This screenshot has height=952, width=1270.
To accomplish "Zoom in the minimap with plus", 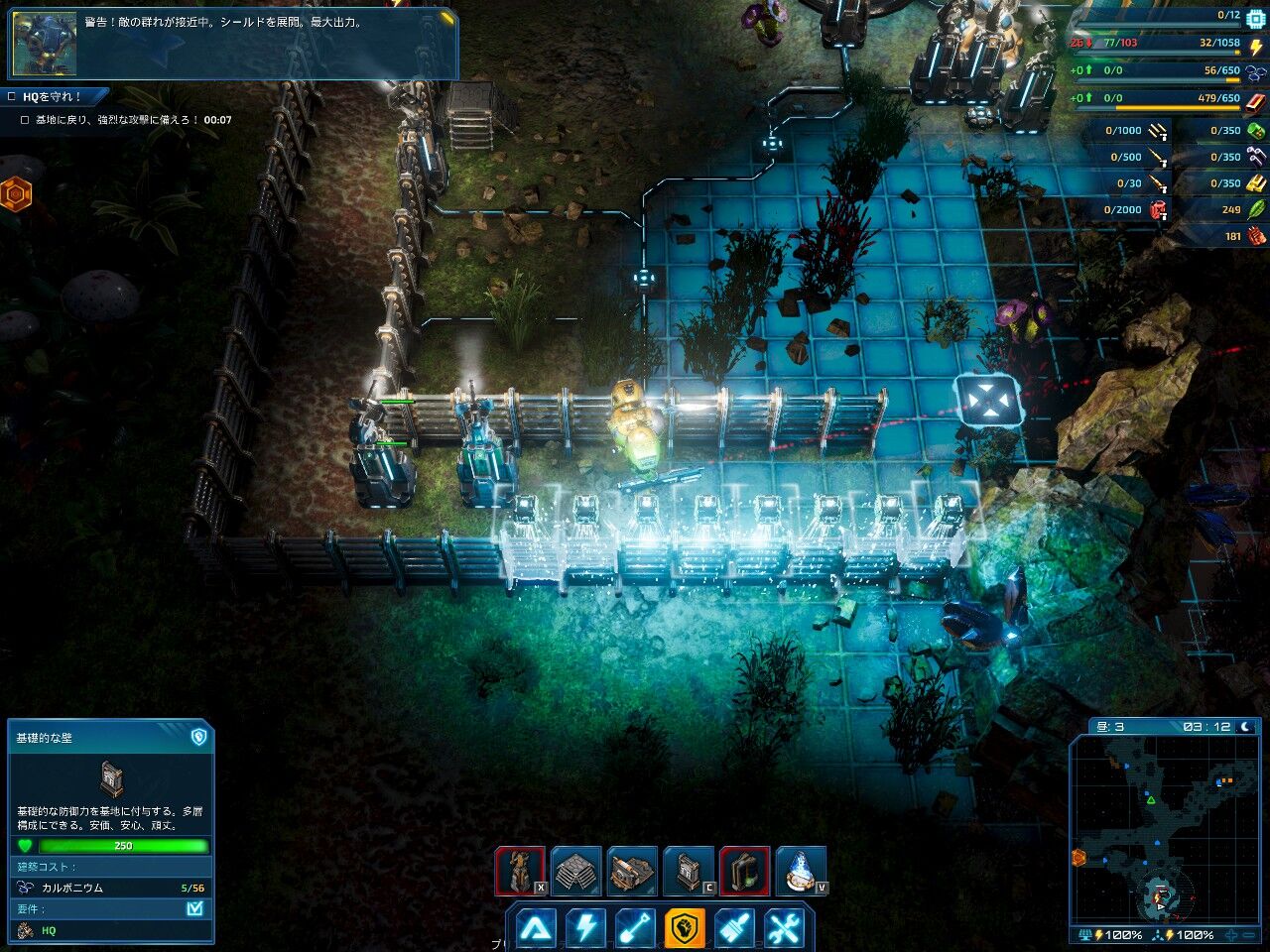I will pyautogui.click(x=1231, y=935).
